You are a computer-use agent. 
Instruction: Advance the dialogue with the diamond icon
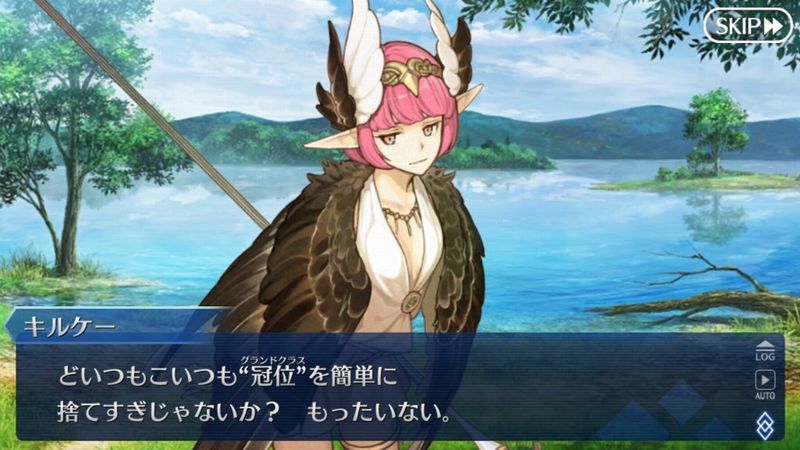(765, 424)
